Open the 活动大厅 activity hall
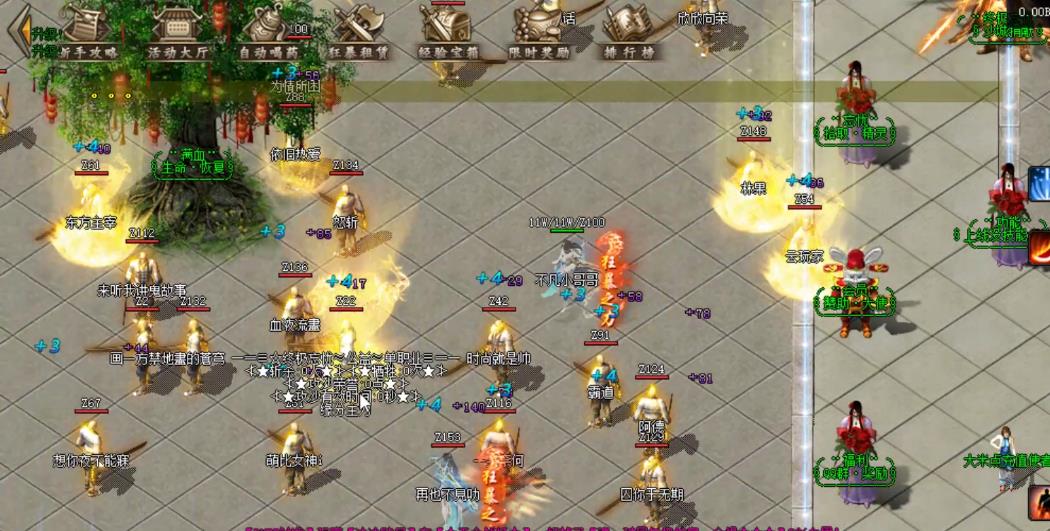 [x=177, y=30]
